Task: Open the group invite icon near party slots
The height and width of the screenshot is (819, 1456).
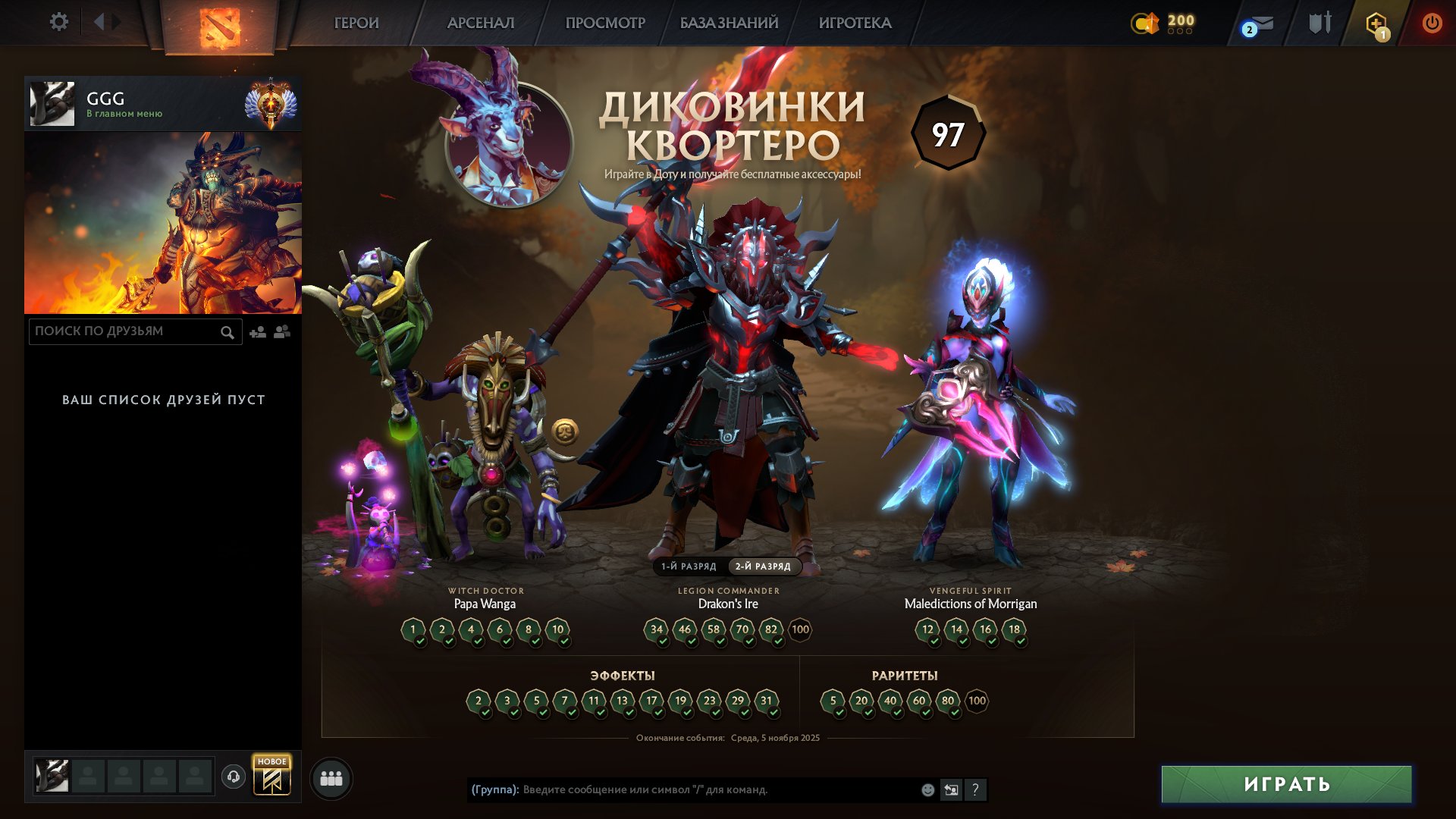Action: tap(331, 777)
